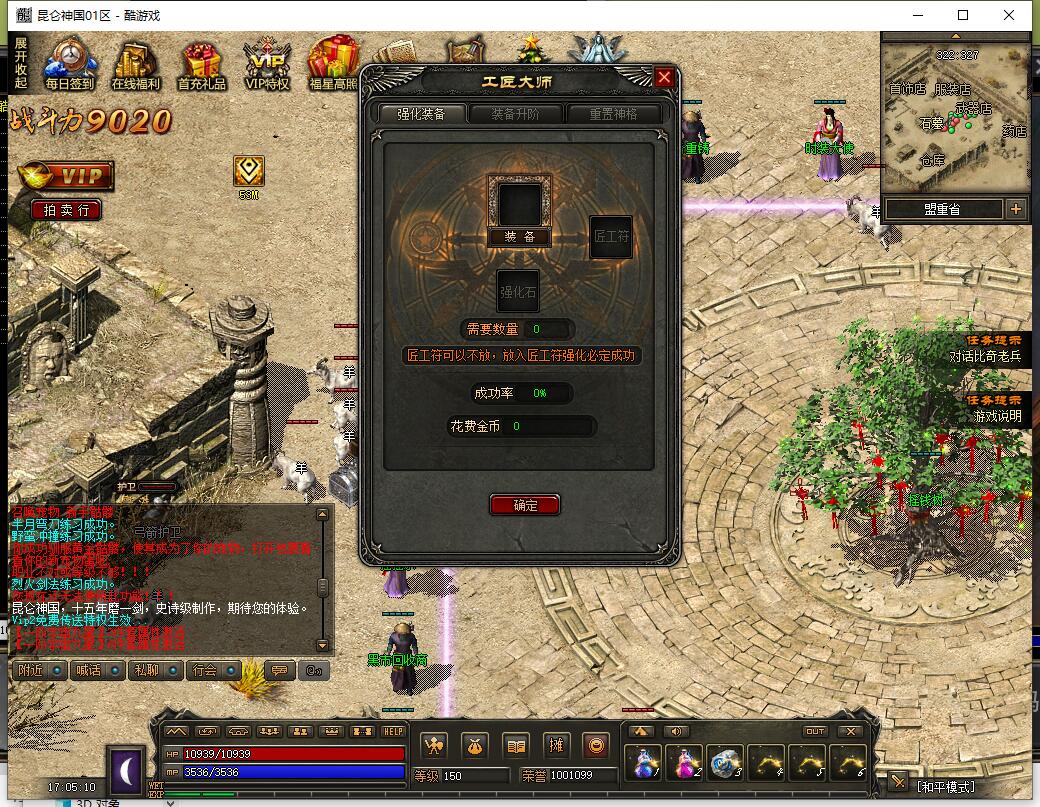The image size is (1040, 807).
Task: Select the 装备 equipment slot
Action: (520, 204)
